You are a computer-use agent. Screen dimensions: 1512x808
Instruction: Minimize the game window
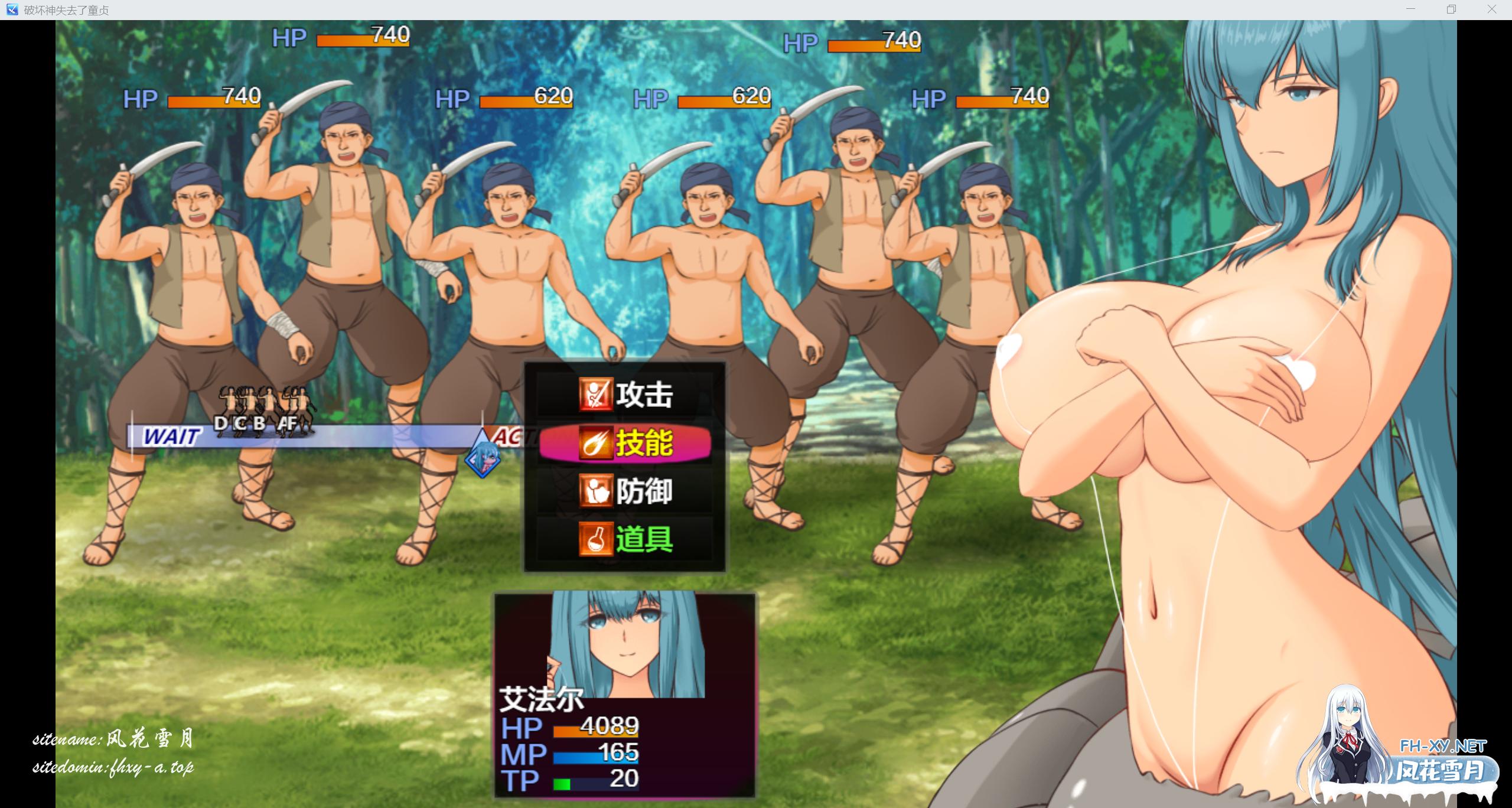[1411, 9]
